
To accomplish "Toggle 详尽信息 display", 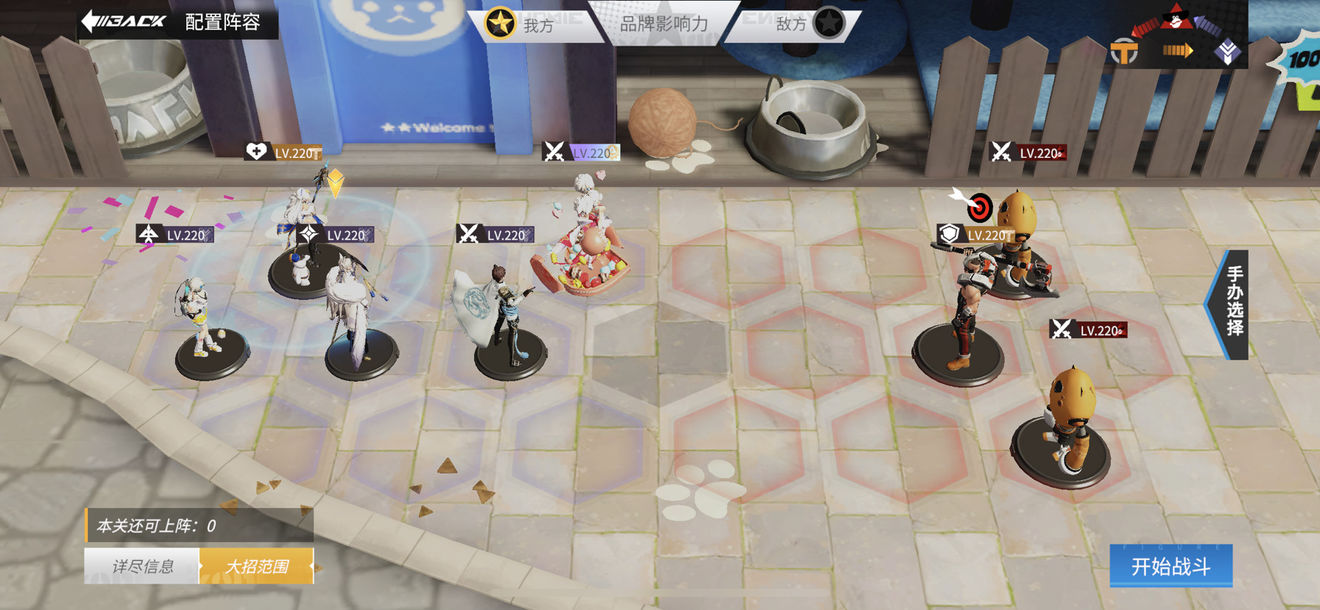I will pyautogui.click(x=142, y=566).
